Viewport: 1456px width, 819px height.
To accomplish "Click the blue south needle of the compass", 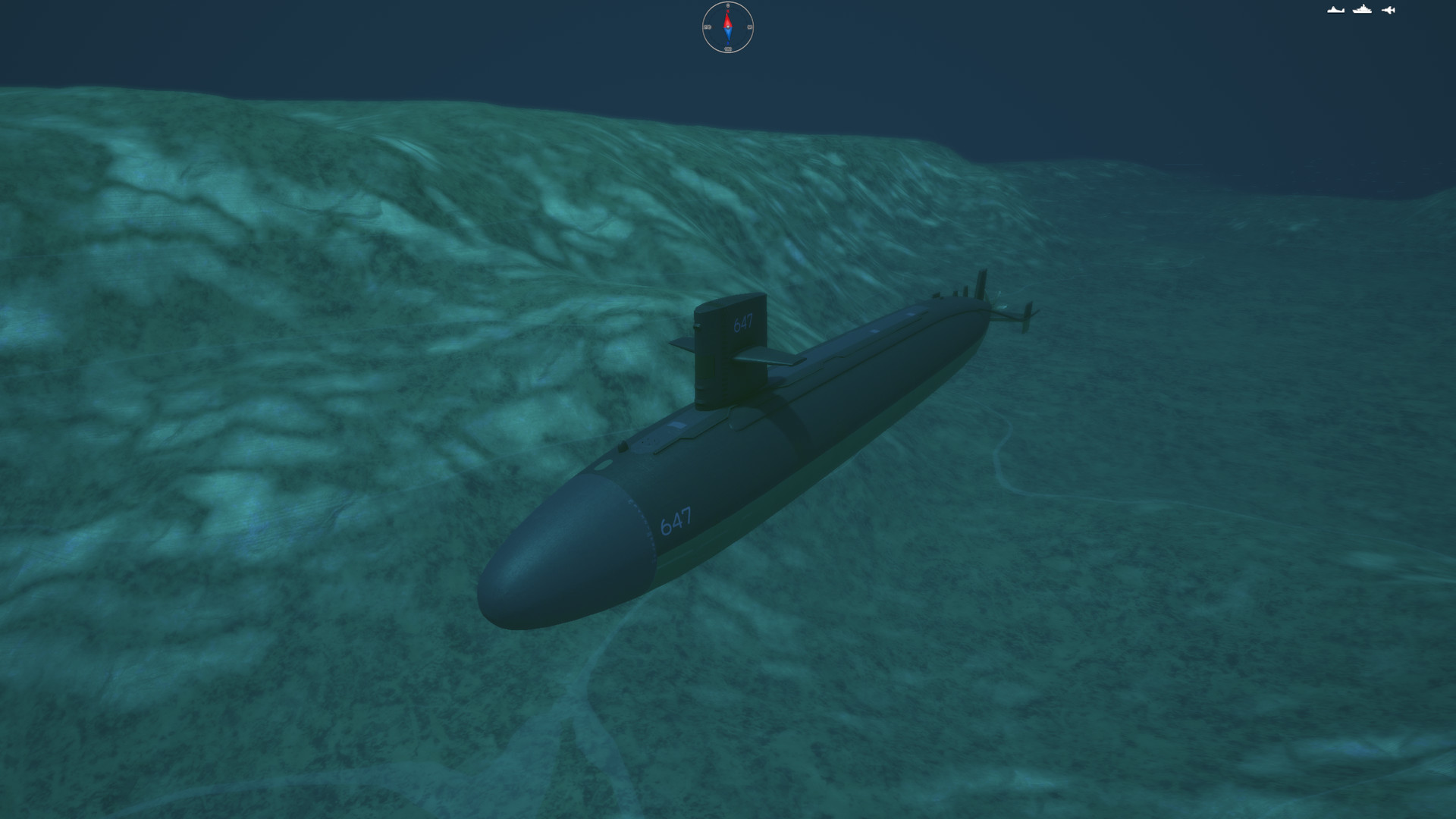I will pos(728,34).
